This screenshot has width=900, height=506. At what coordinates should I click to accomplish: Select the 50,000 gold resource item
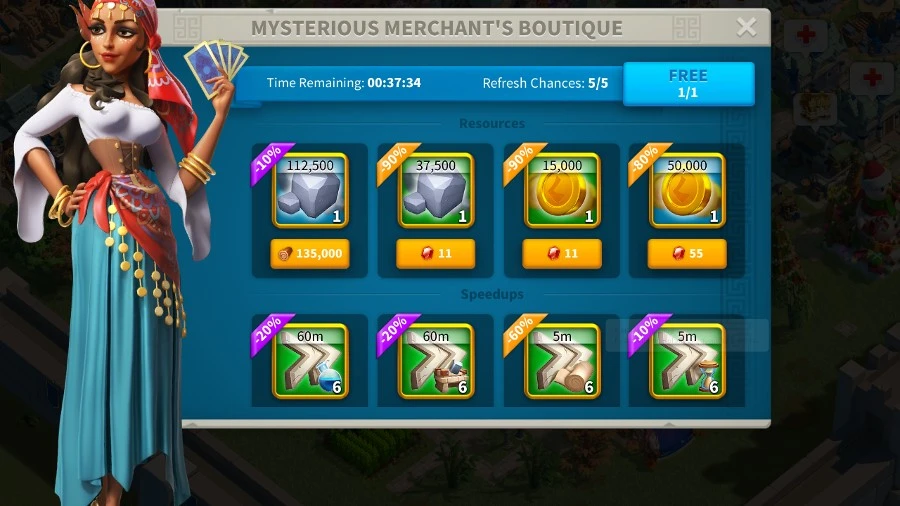pyautogui.click(x=687, y=191)
